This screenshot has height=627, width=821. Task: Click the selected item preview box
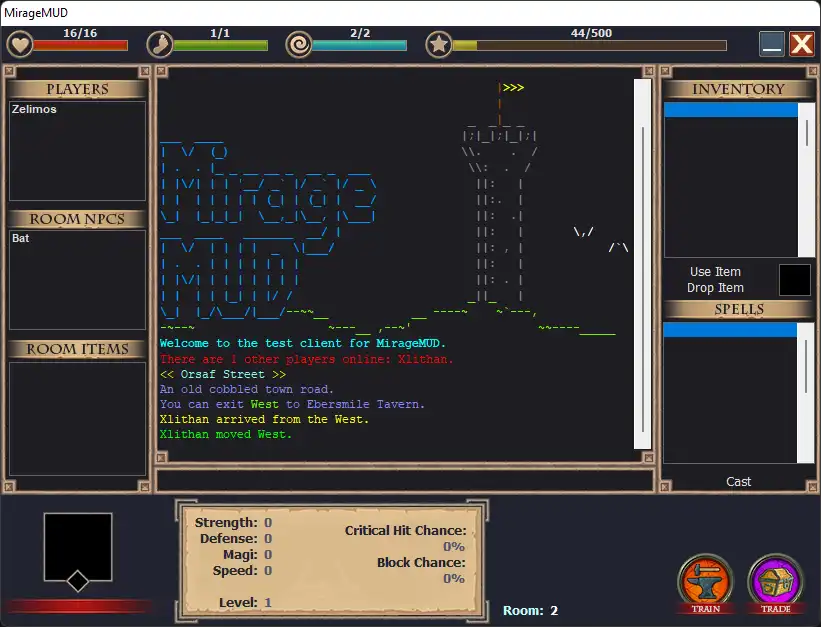coord(795,280)
